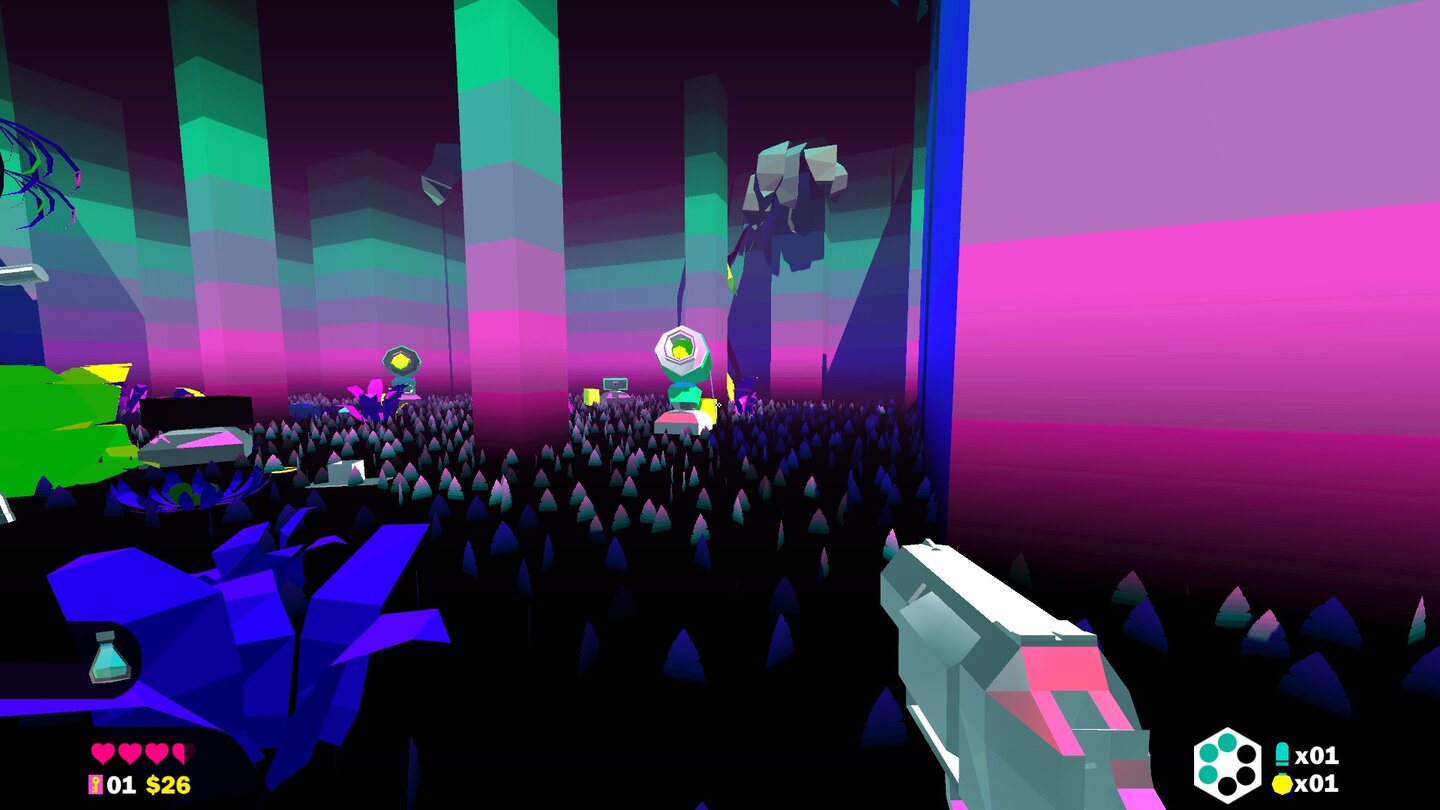Click the $26 money counter
The height and width of the screenshot is (810, 1440).
coord(169,784)
